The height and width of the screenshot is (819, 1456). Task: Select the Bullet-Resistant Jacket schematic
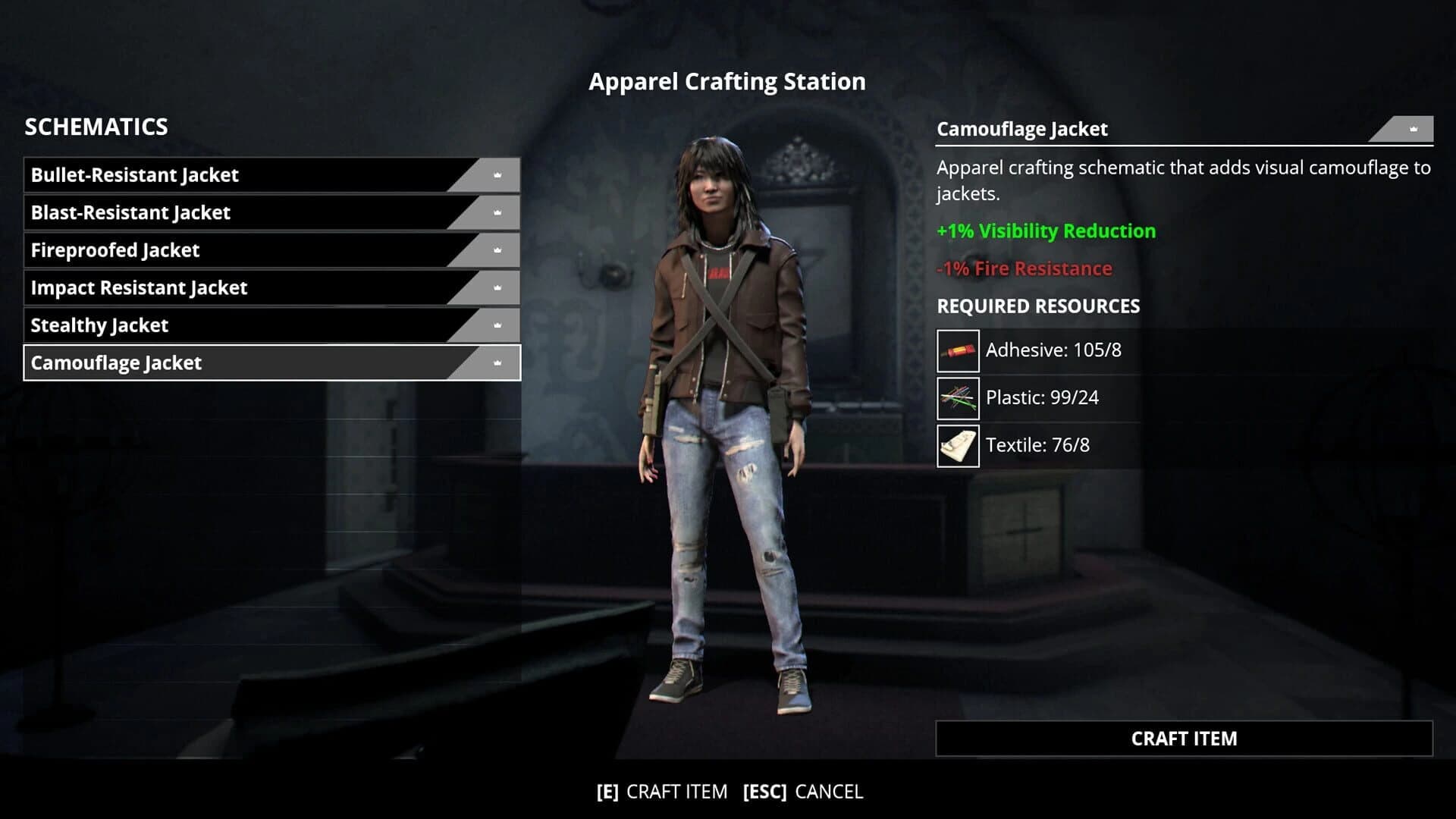tap(227, 175)
